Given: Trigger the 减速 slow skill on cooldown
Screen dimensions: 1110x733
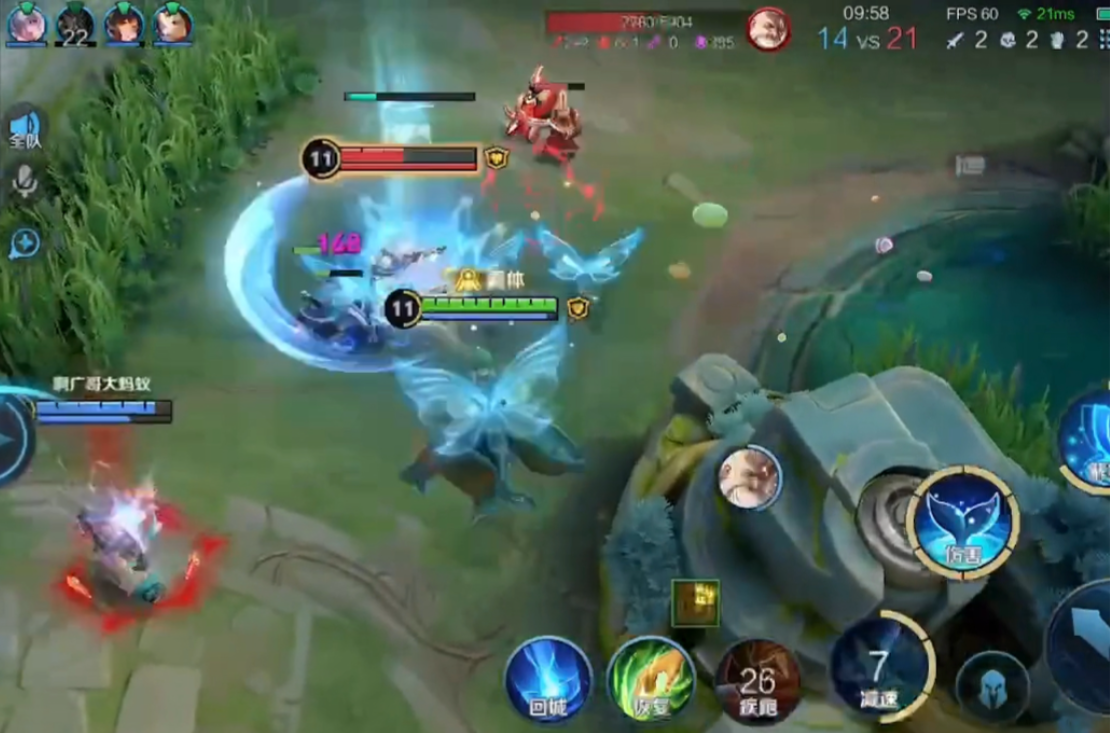Looking at the screenshot, I should click(881, 664).
